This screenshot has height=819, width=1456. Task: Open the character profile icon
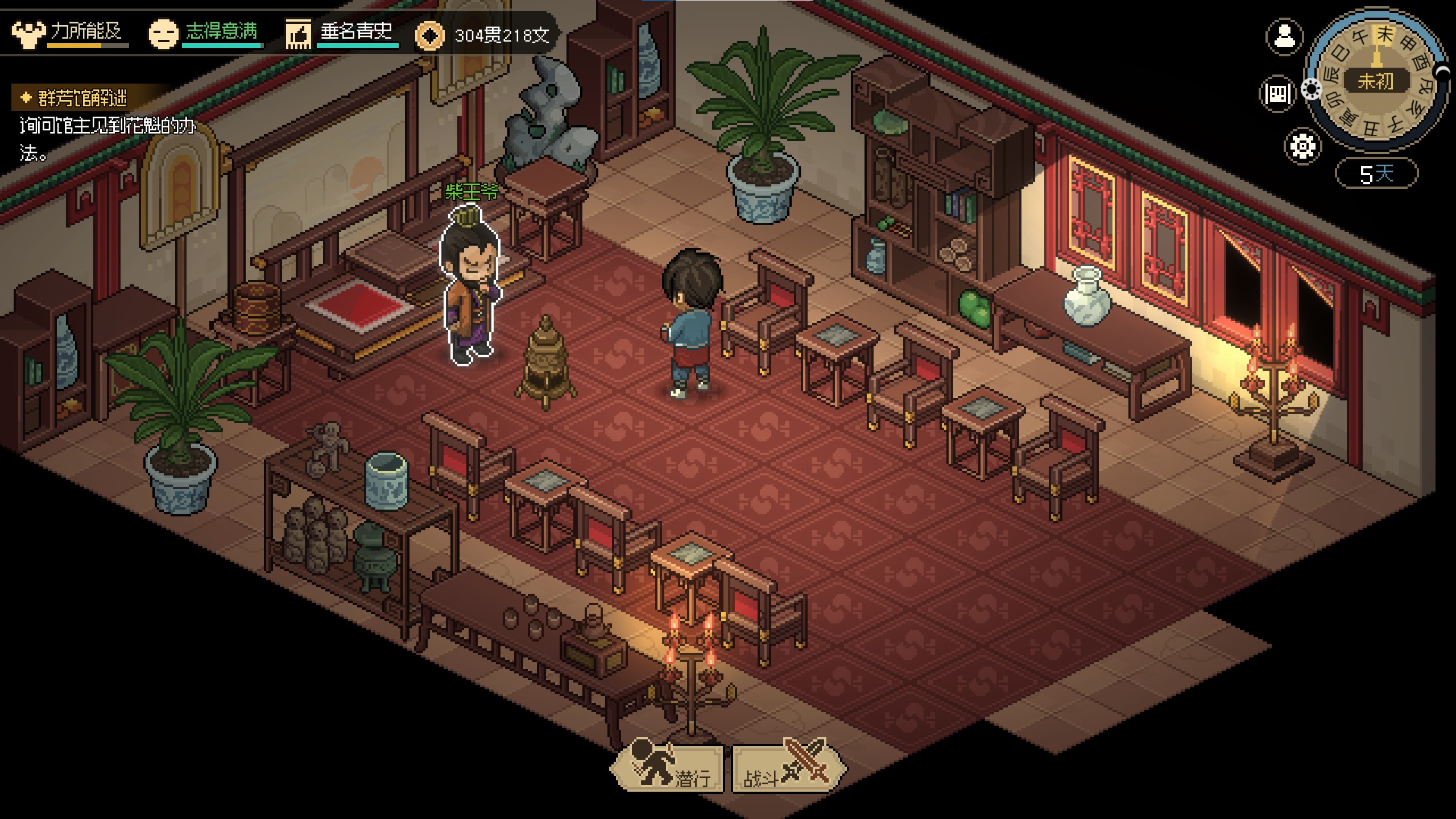pos(1284,37)
